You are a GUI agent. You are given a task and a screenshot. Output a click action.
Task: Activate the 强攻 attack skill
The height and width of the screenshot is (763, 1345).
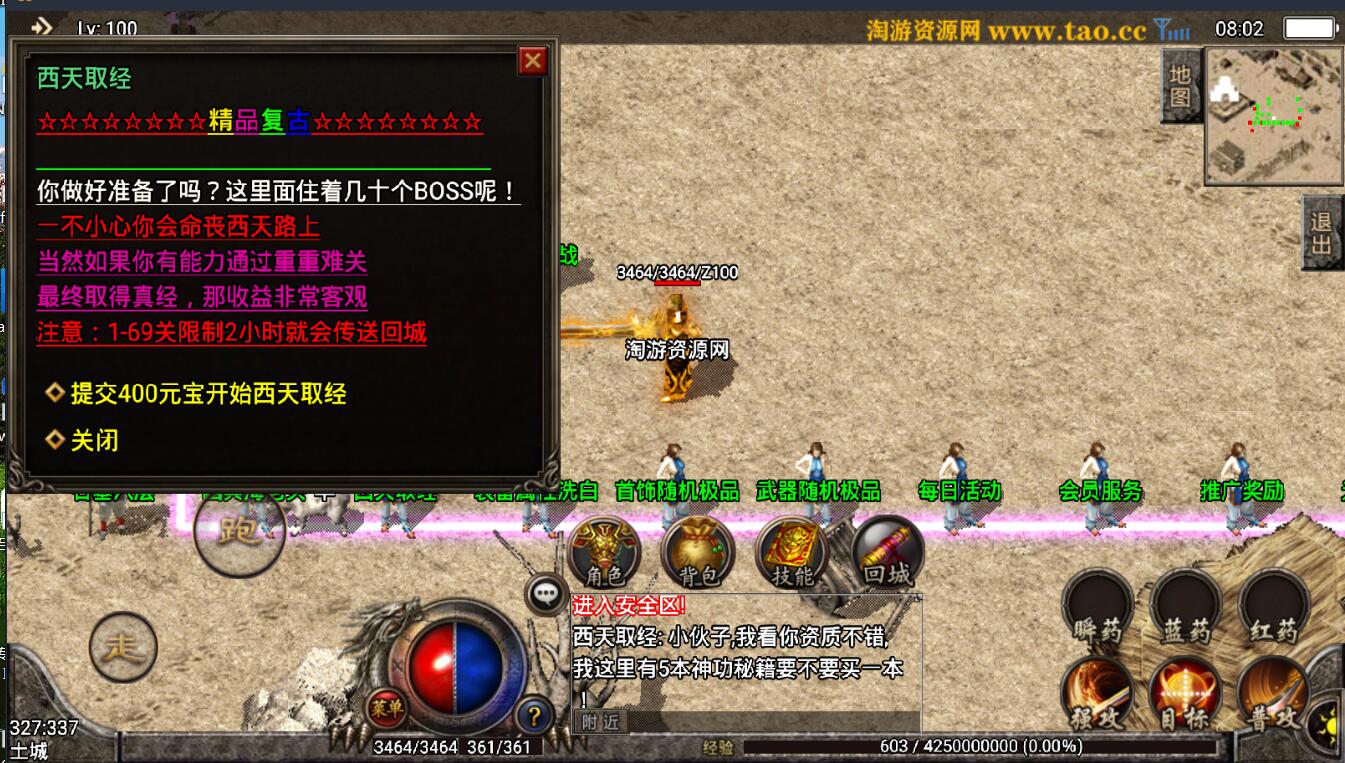[1097, 694]
